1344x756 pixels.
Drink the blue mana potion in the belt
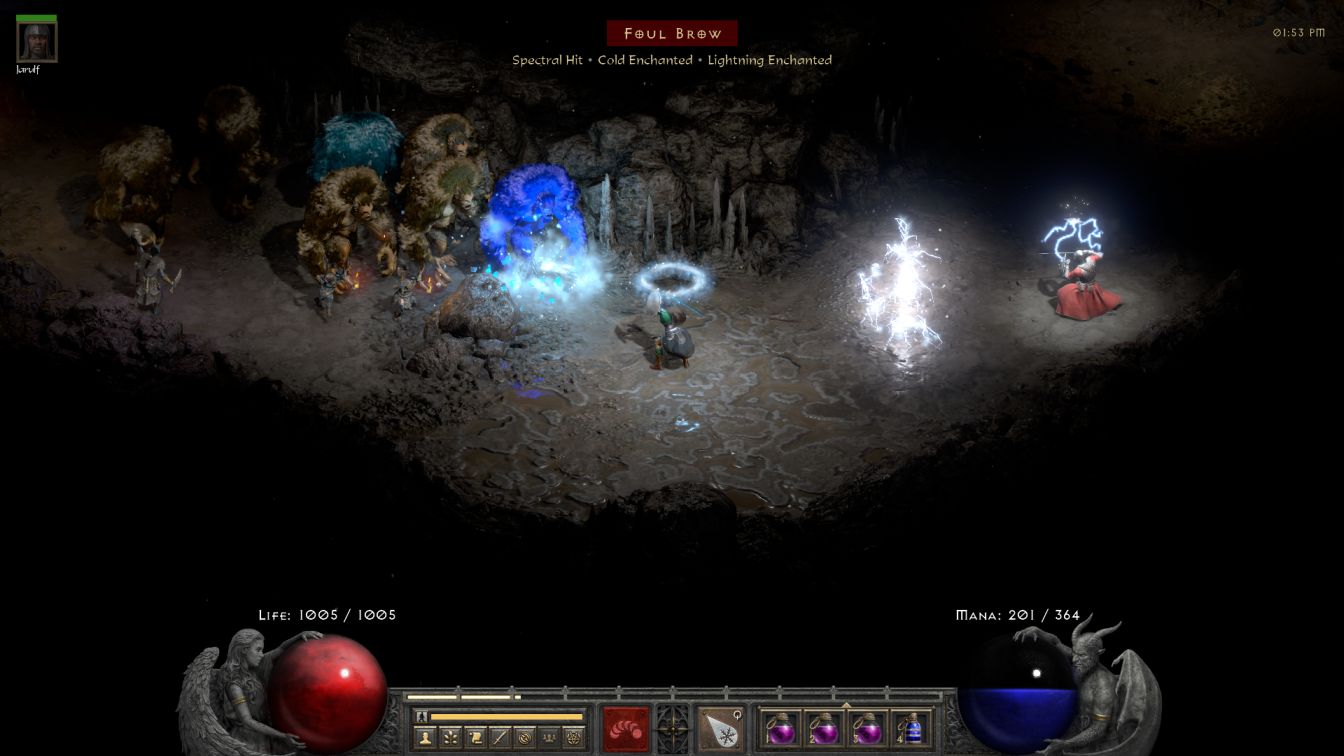click(x=911, y=728)
